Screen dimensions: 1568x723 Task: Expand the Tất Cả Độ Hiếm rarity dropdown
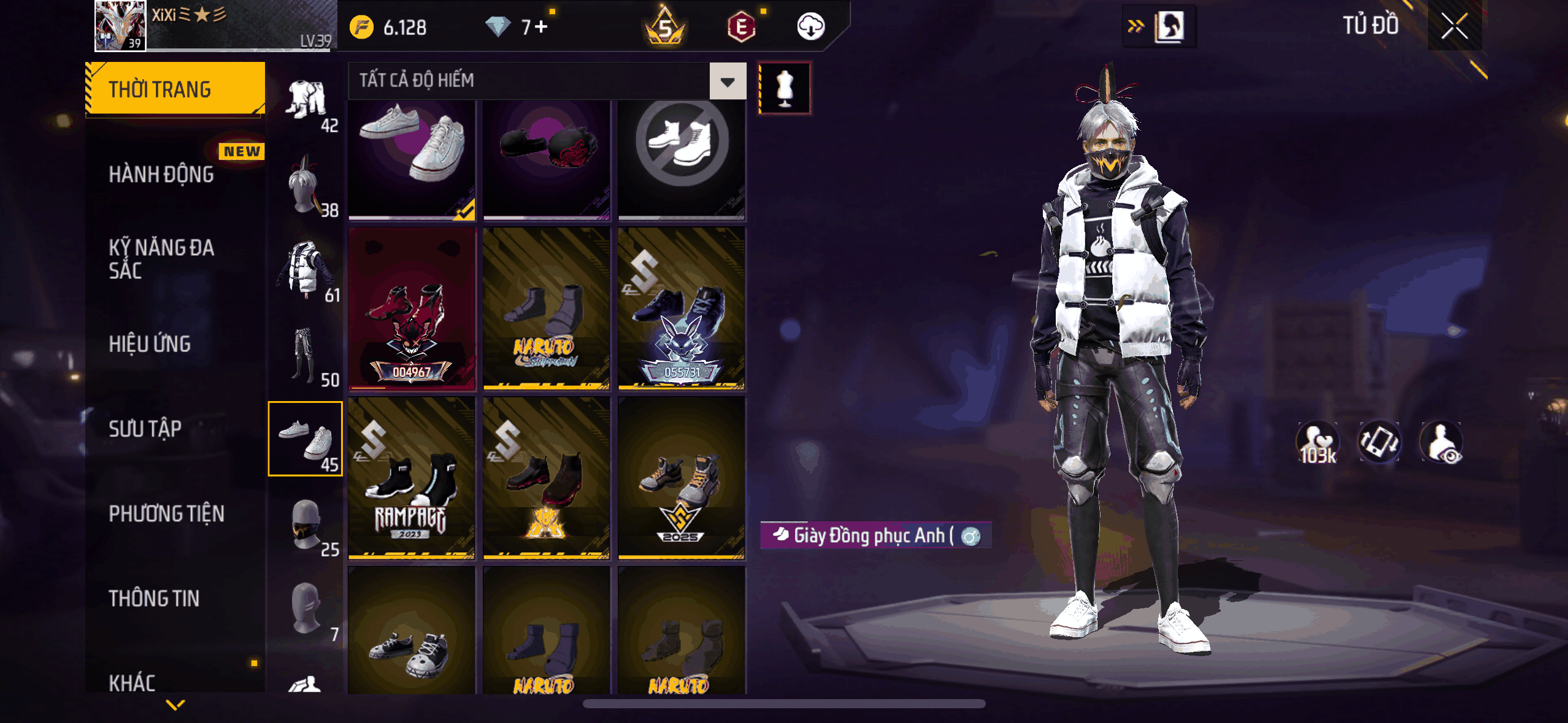[728, 81]
